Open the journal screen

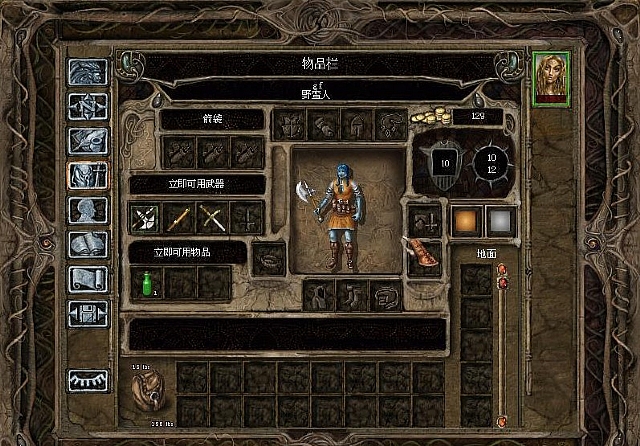click(x=87, y=142)
